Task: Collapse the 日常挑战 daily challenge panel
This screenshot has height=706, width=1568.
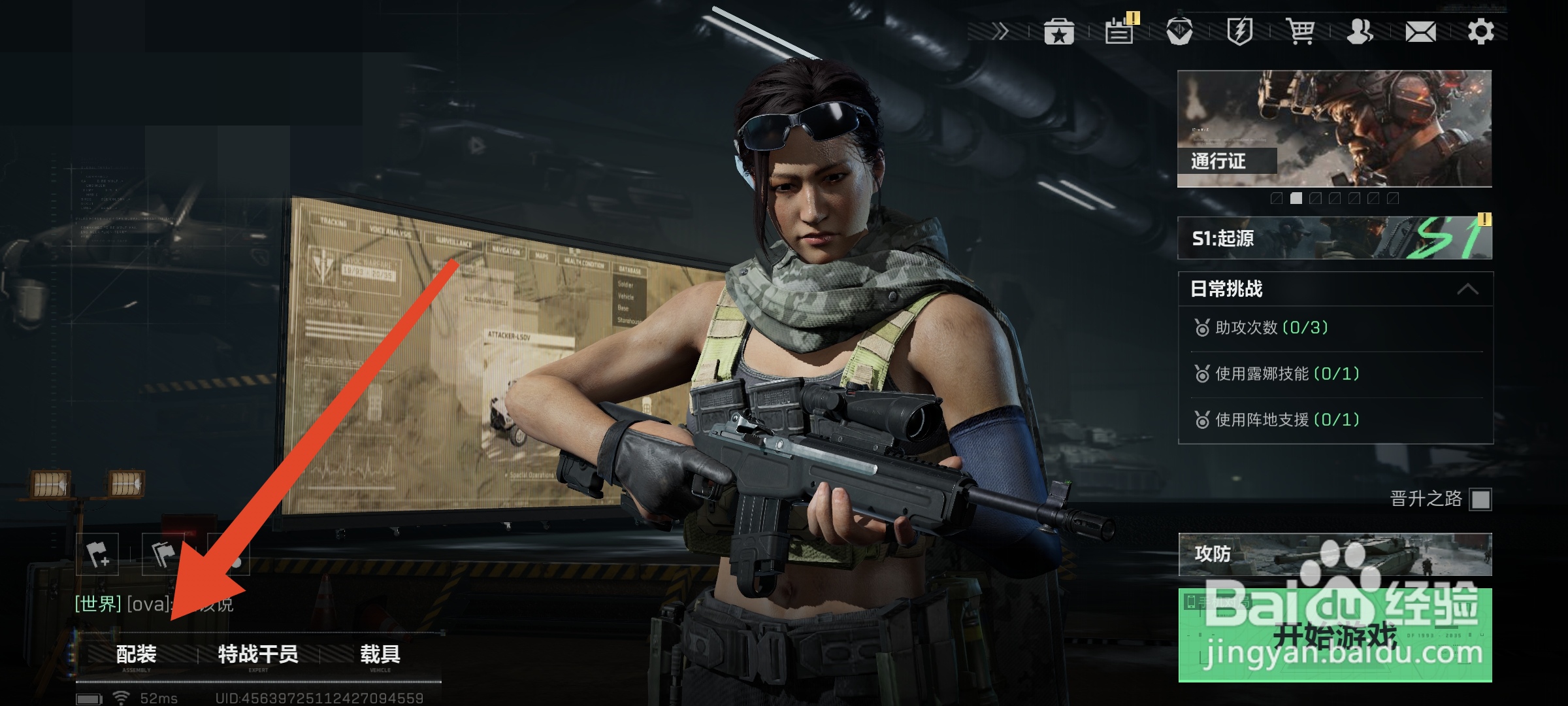Action: click(1467, 289)
